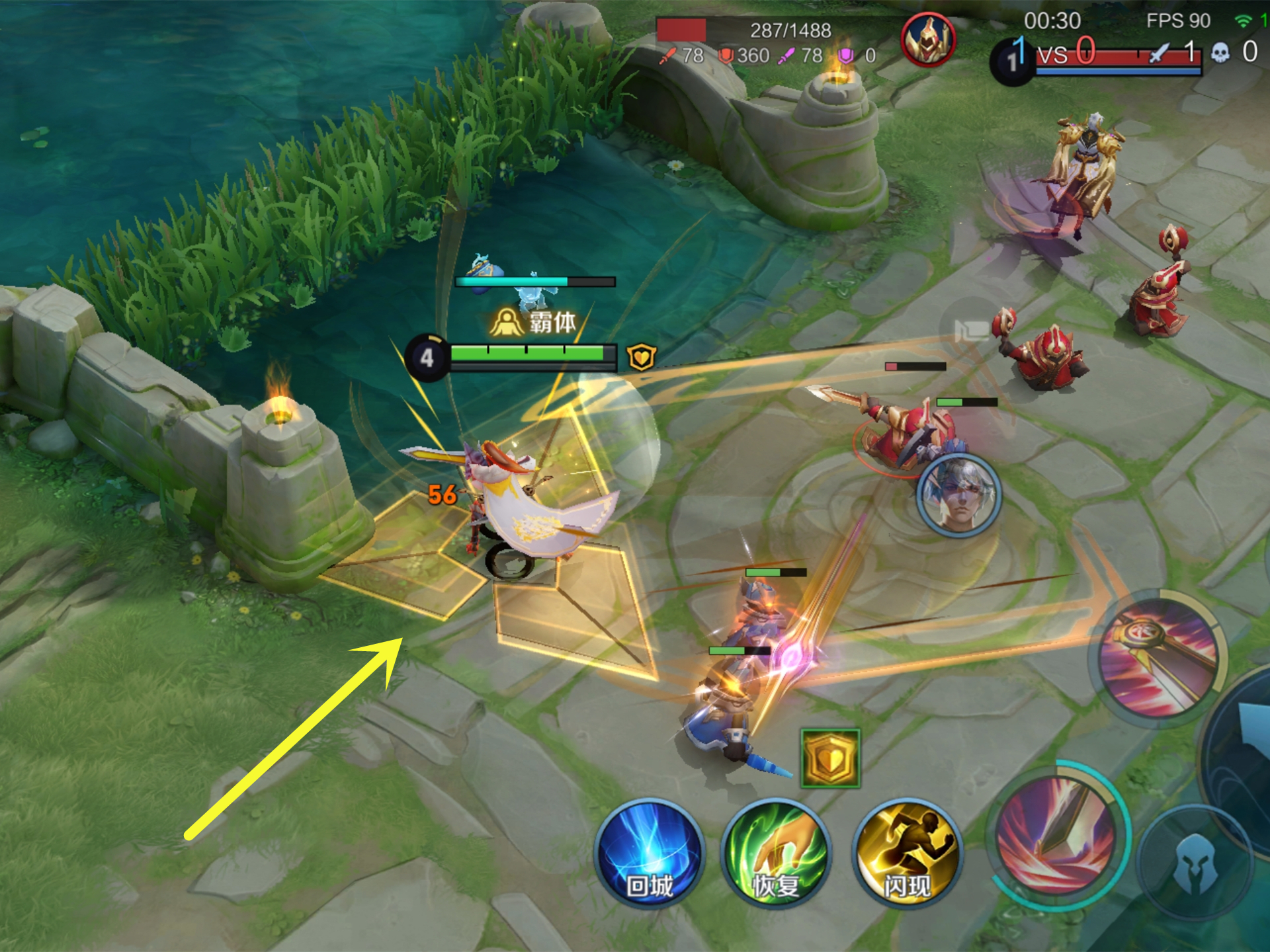Cast the 闪现 flash summoner spell
This screenshot has height=952, width=1270.
907,853
